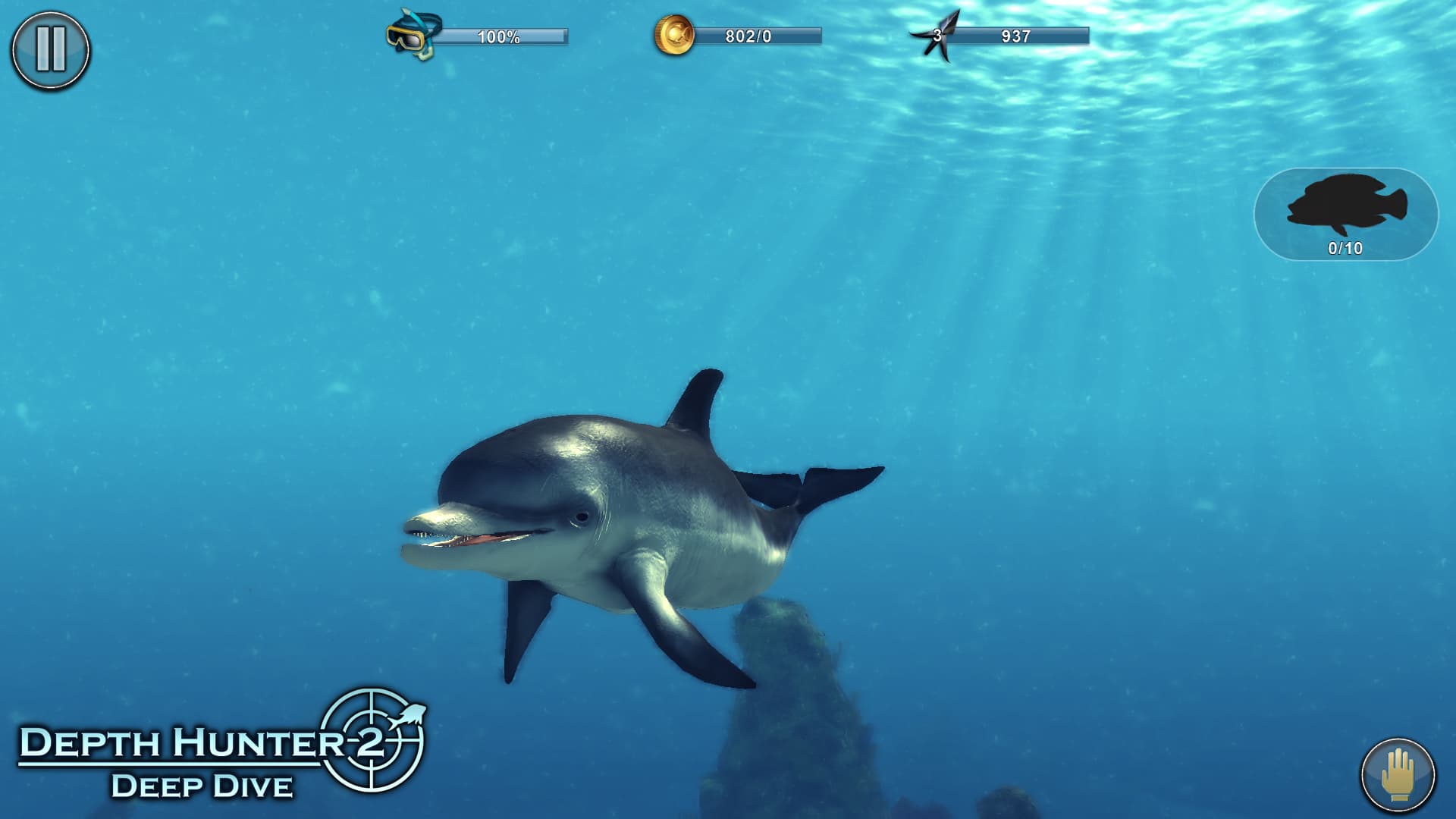Click the 937 score bar next to harpoon

click(x=1020, y=34)
